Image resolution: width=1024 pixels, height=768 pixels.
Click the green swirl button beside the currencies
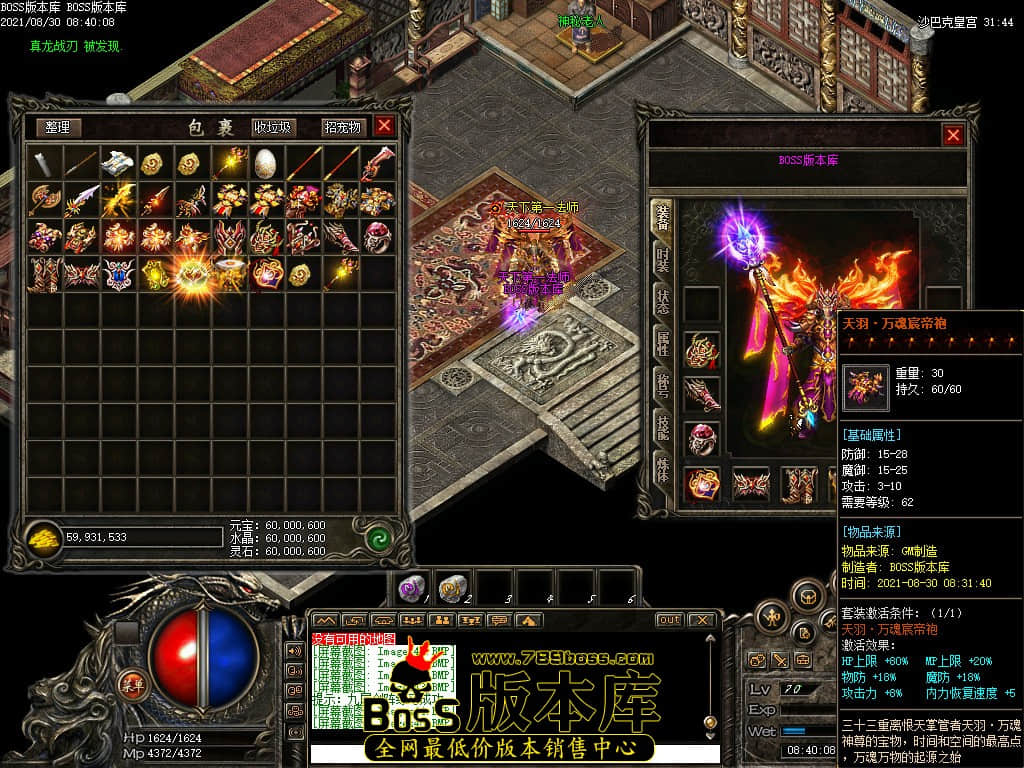pyautogui.click(x=378, y=537)
